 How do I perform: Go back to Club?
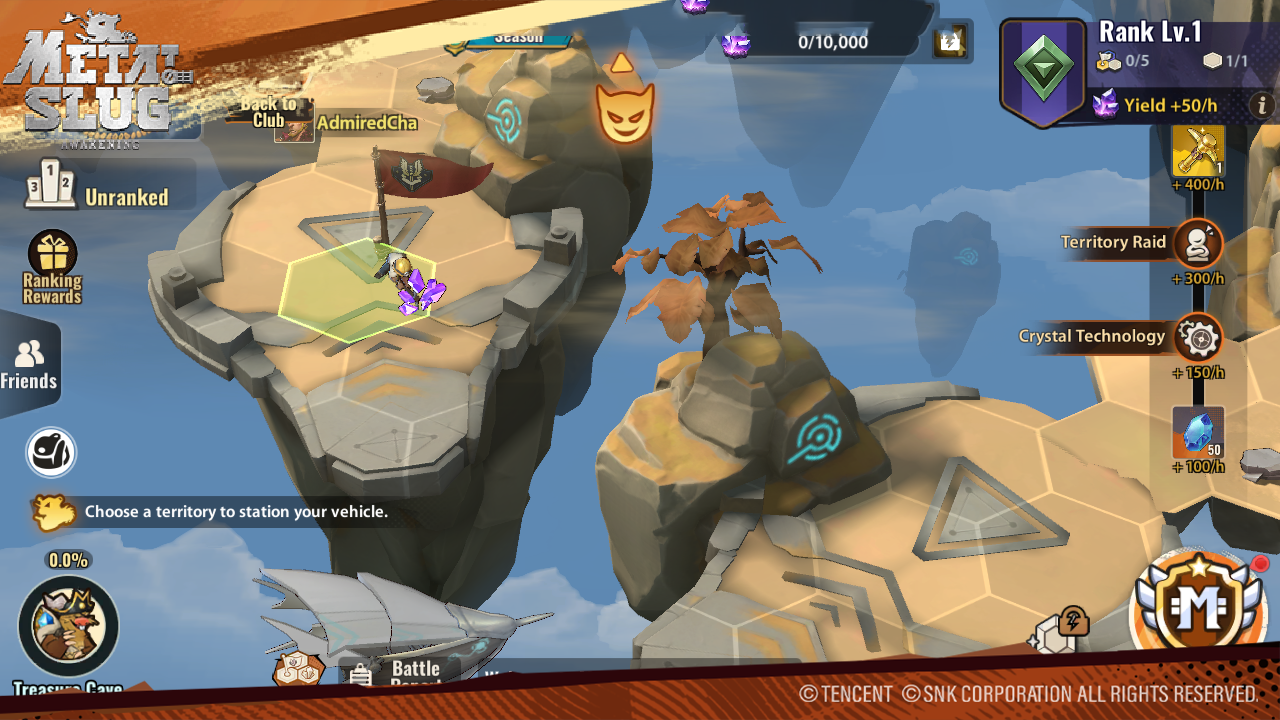pos(268,112)
